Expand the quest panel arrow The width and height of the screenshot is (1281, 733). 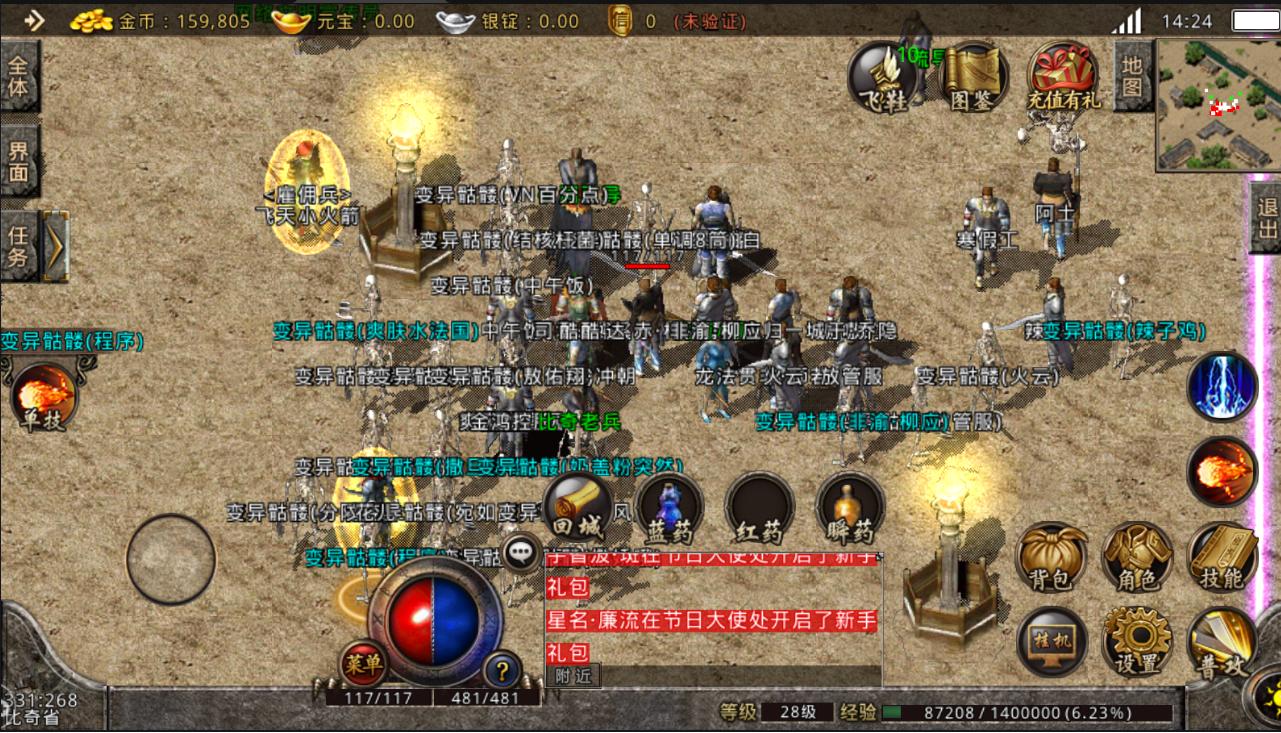(56, 245)
